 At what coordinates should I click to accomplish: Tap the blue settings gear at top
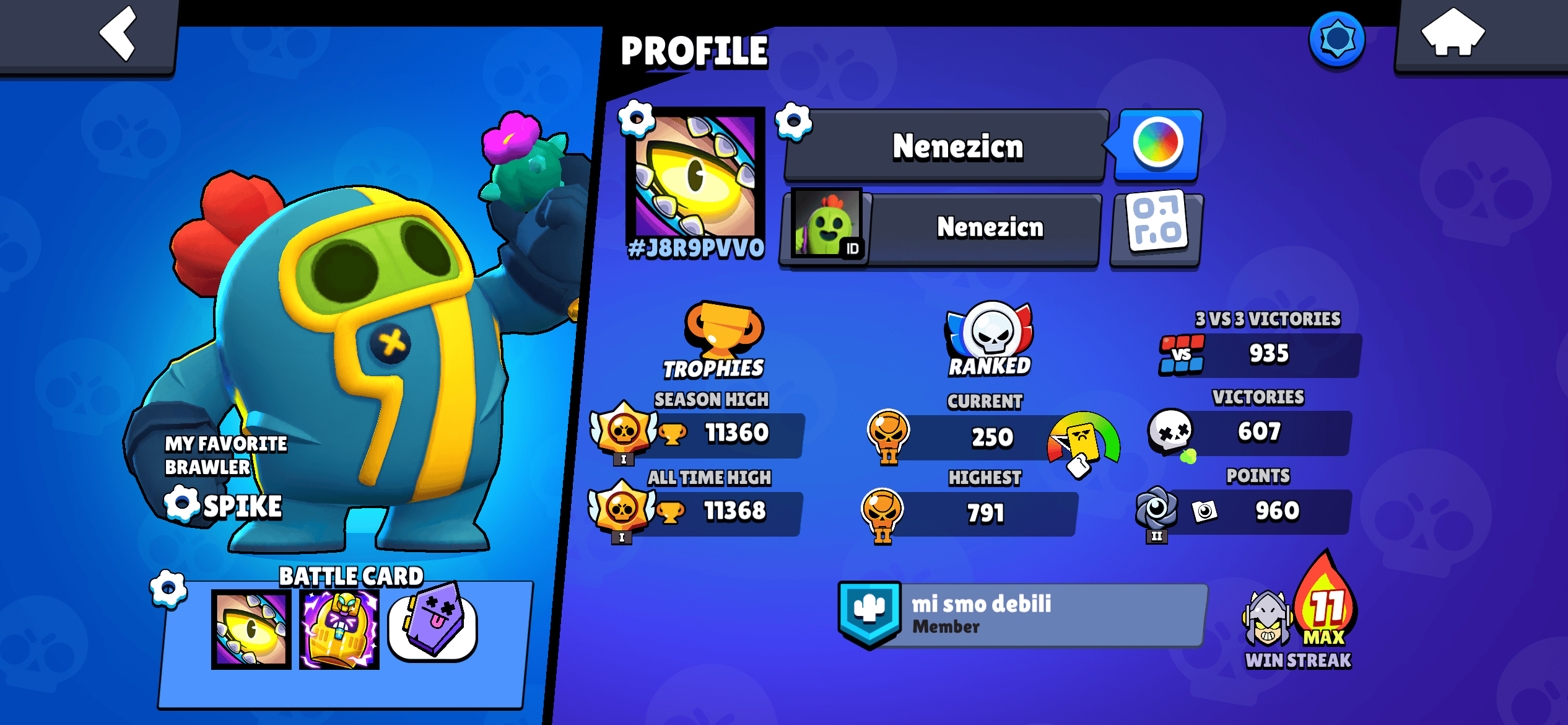1338,39
